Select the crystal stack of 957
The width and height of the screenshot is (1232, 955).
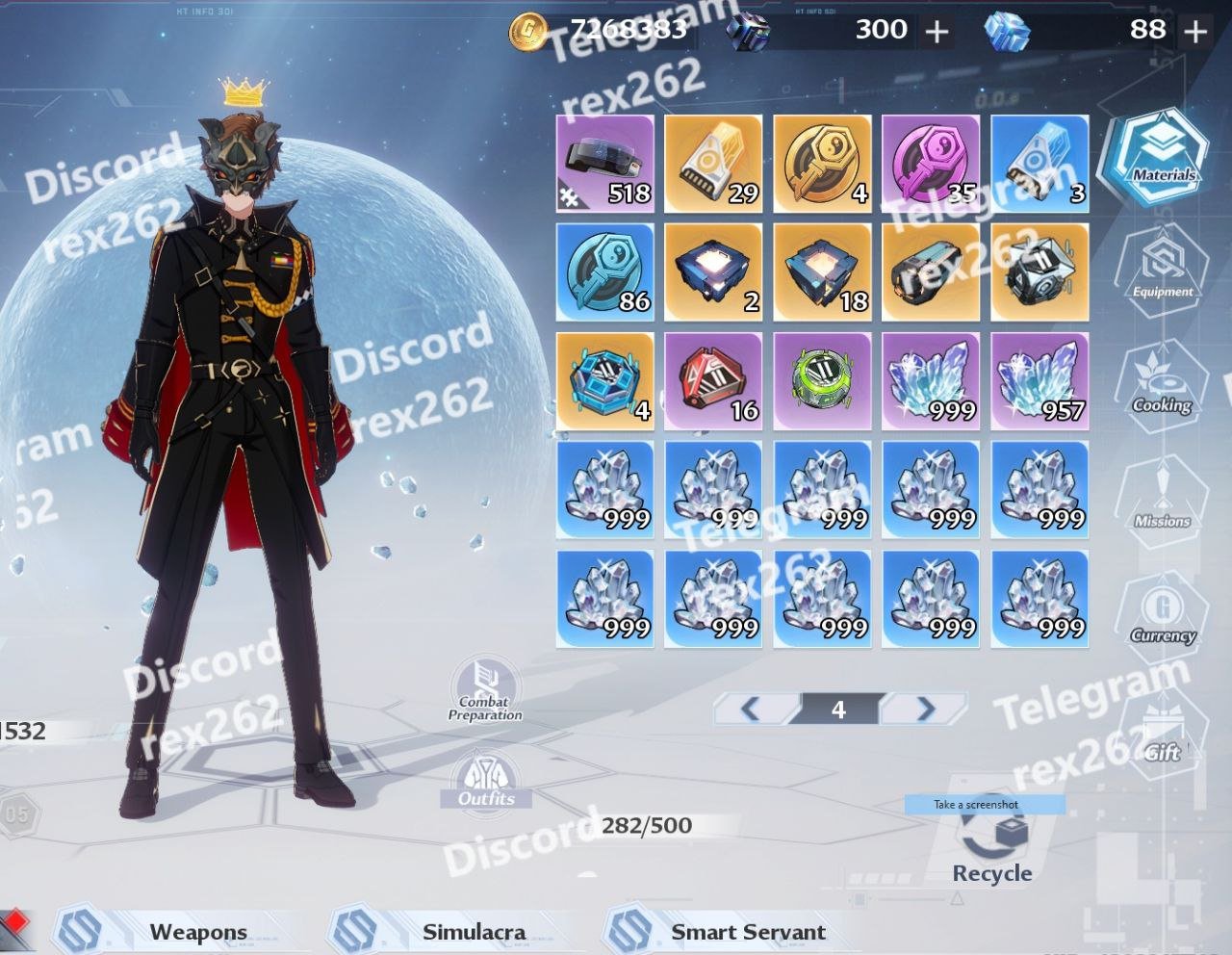1039,381
